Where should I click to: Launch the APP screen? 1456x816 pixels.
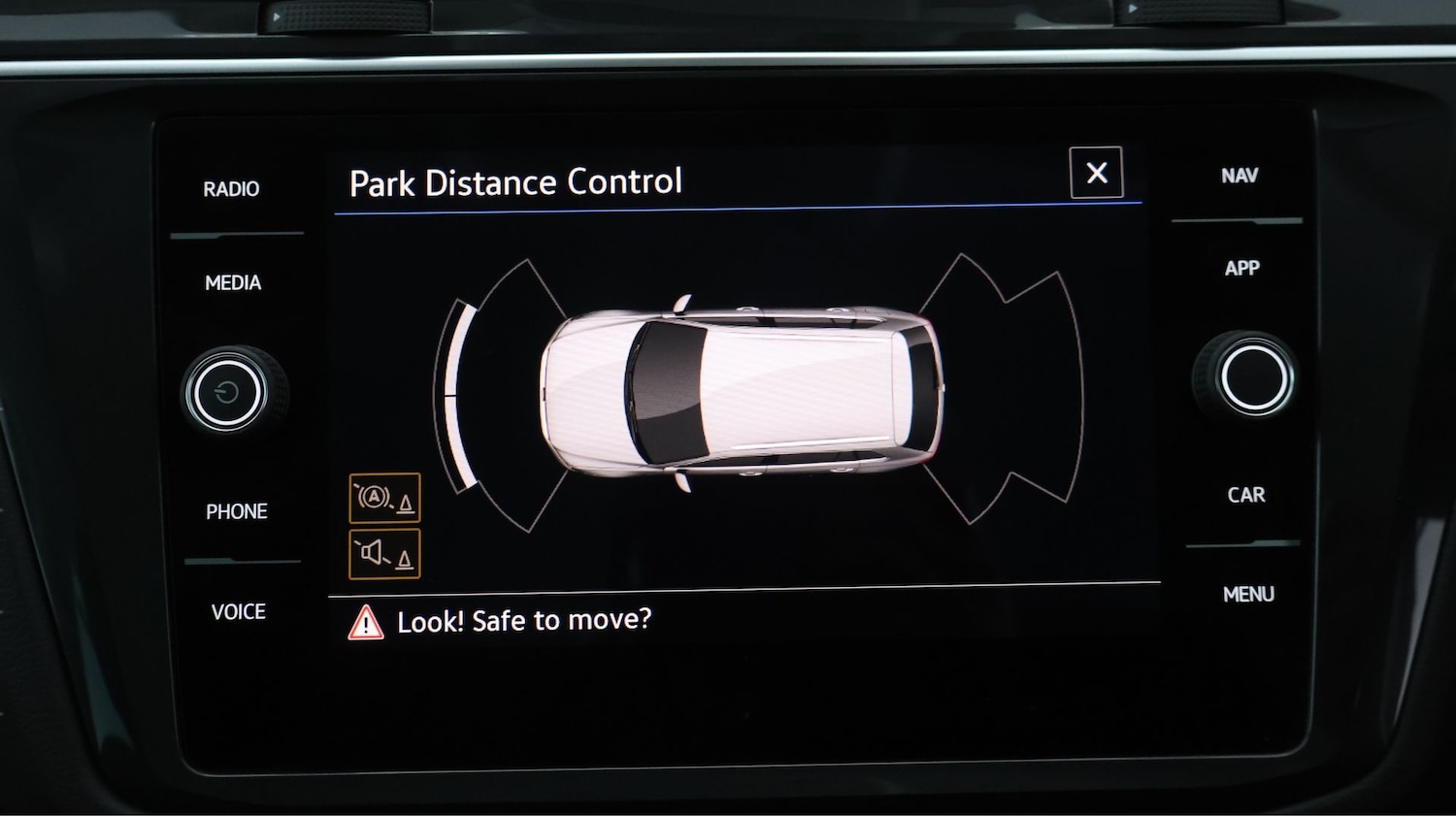click(1244, 268)
